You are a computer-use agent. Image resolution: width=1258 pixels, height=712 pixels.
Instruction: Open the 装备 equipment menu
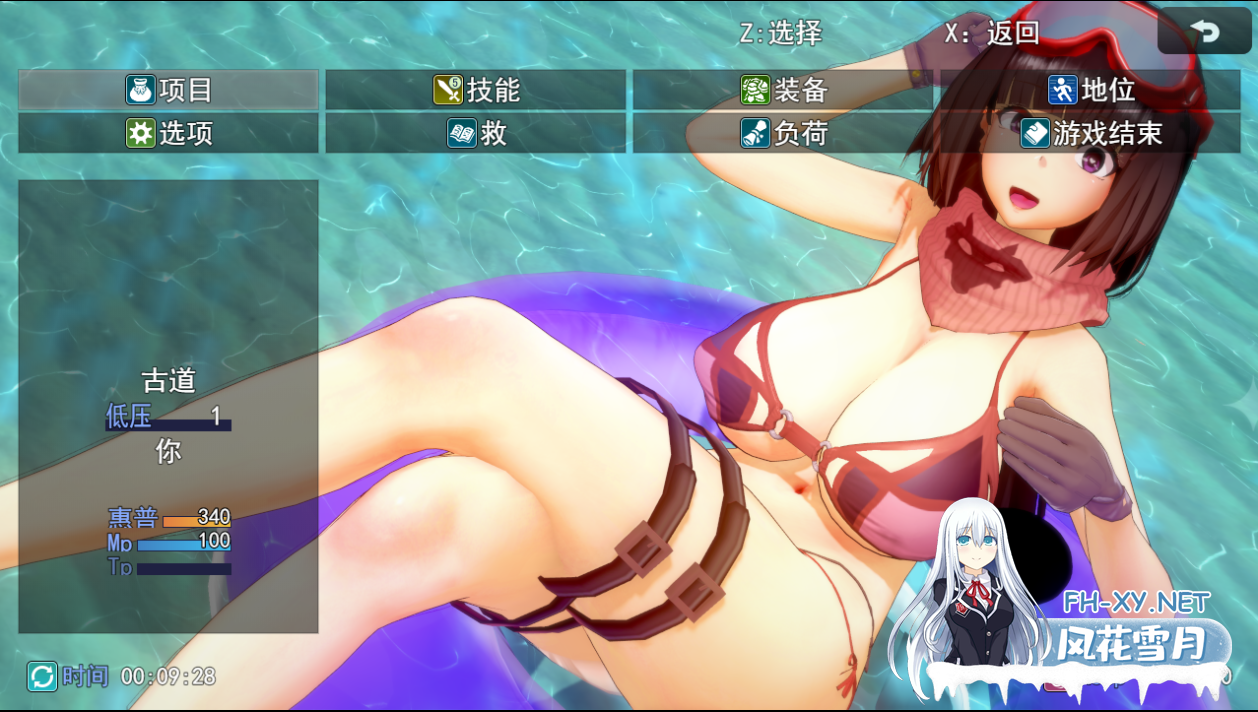(x=783, y=90)
